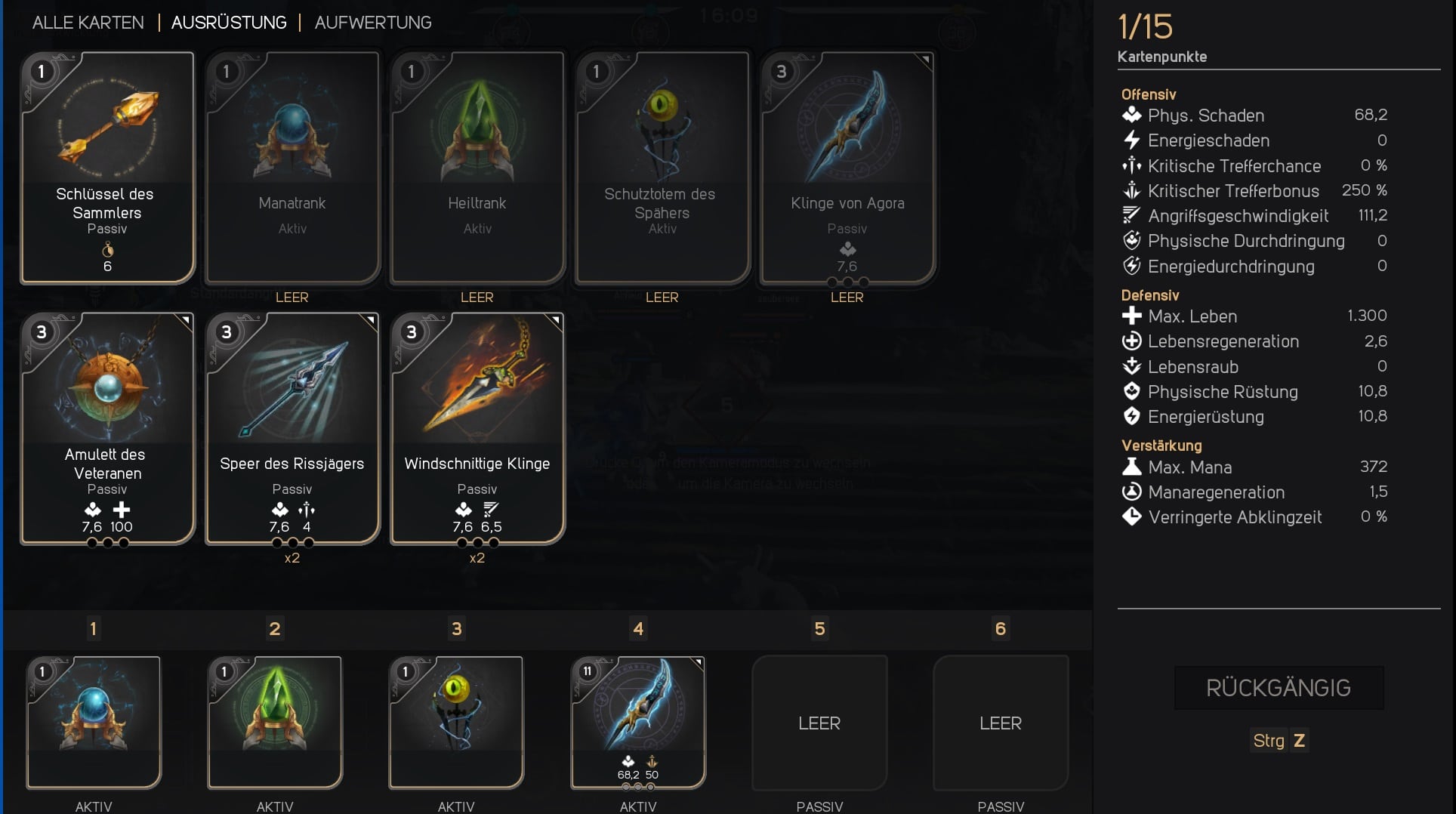The width and height of the screenshot is (1456, 814).
Task: Pick the Heiltrank card in the deck
Action: point(477,168)
